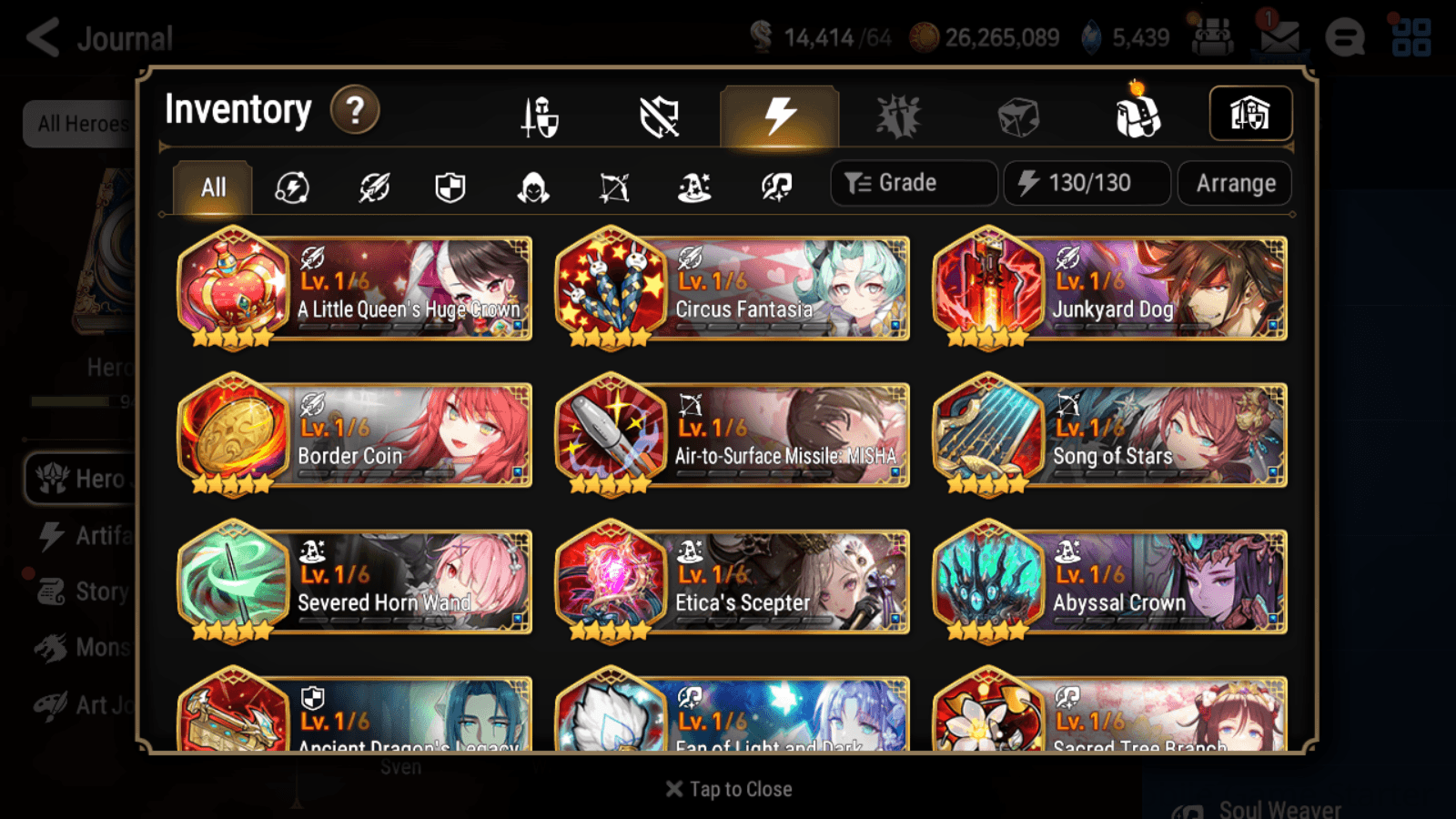Open the Crafting Materials cube icon
This screenshot has width=1456, height=819.
pos(1018,116)
